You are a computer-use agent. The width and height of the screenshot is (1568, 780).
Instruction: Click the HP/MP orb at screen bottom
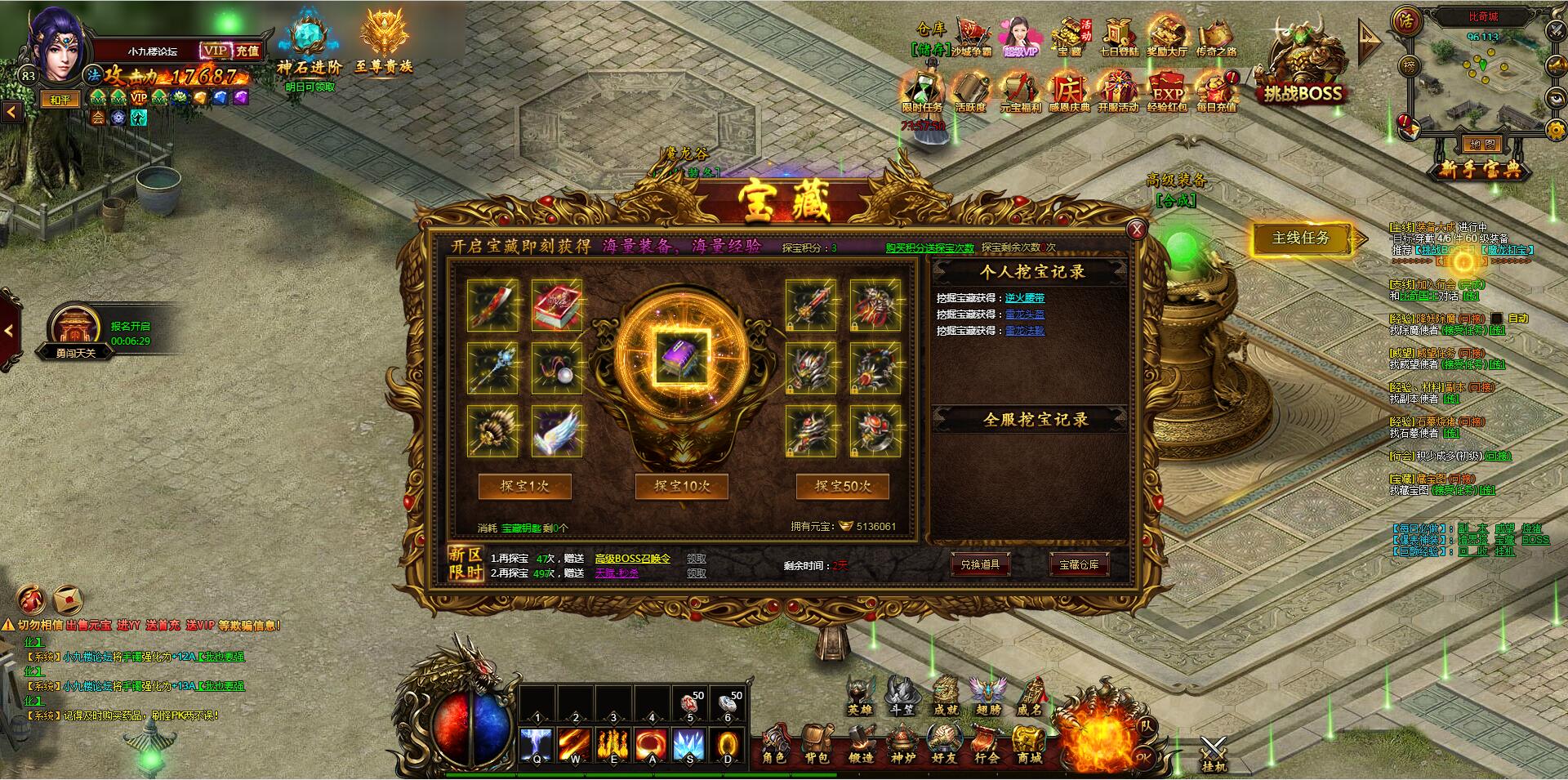click(x=468, y=727)
